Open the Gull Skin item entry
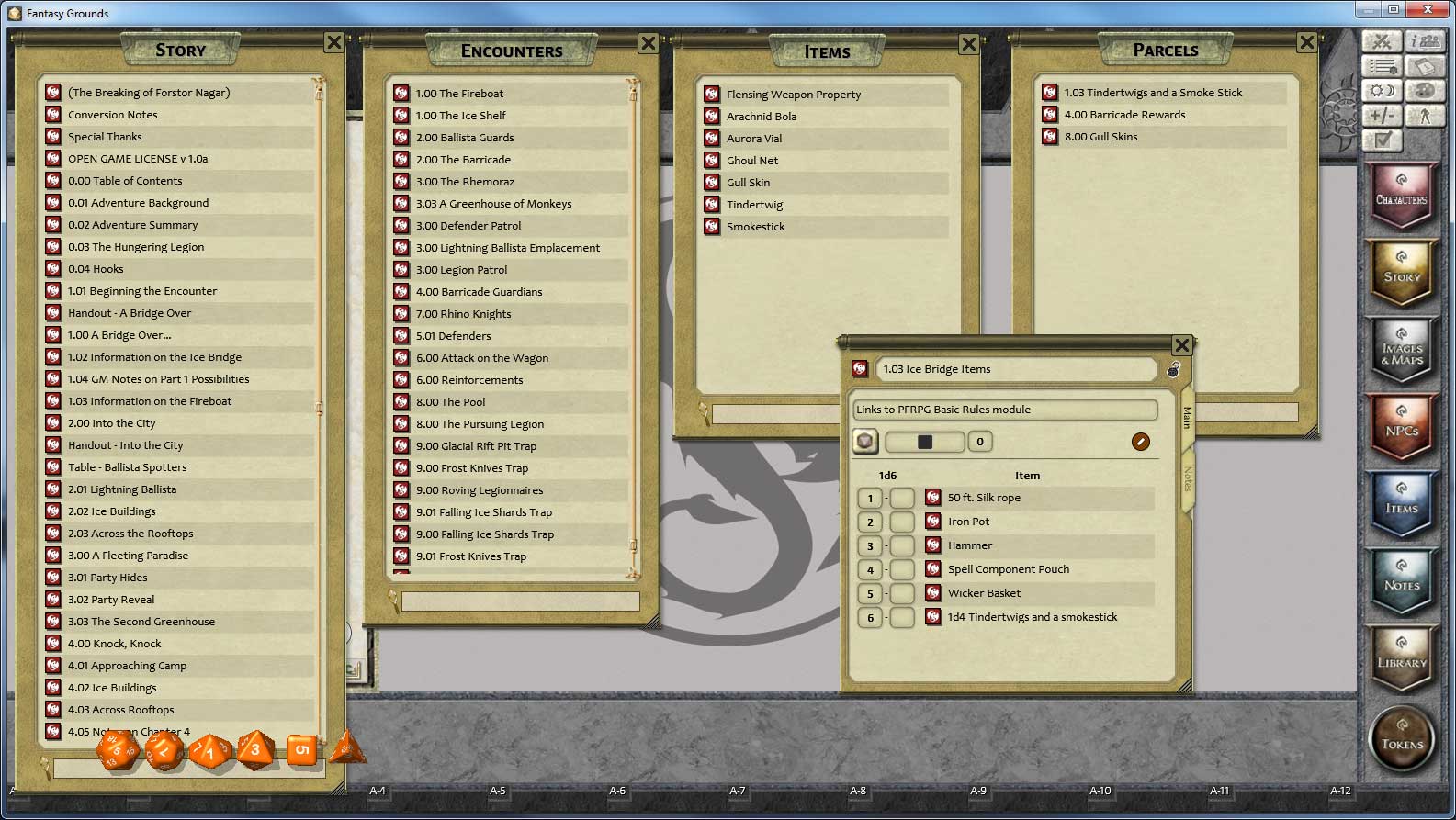Screen dimensions: 1456x820 click(750, 182)
